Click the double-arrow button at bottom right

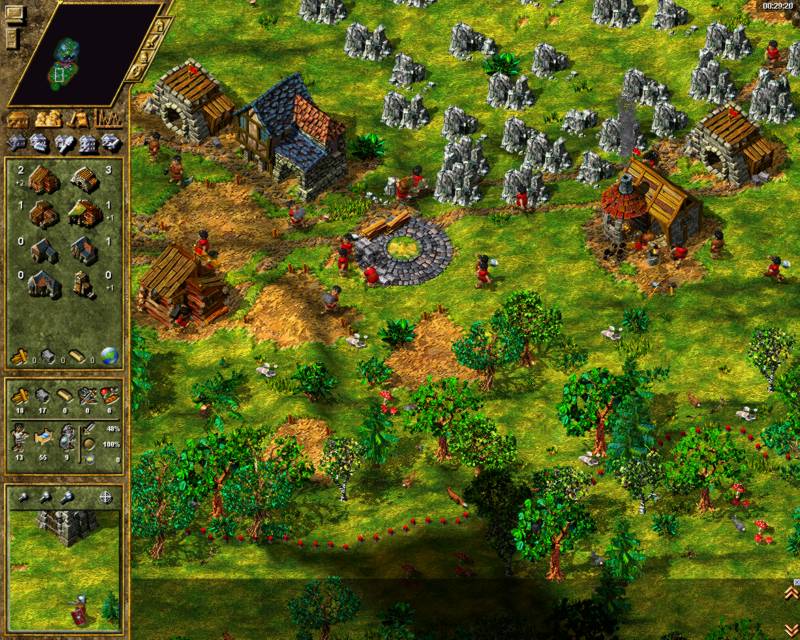point(790,626)
